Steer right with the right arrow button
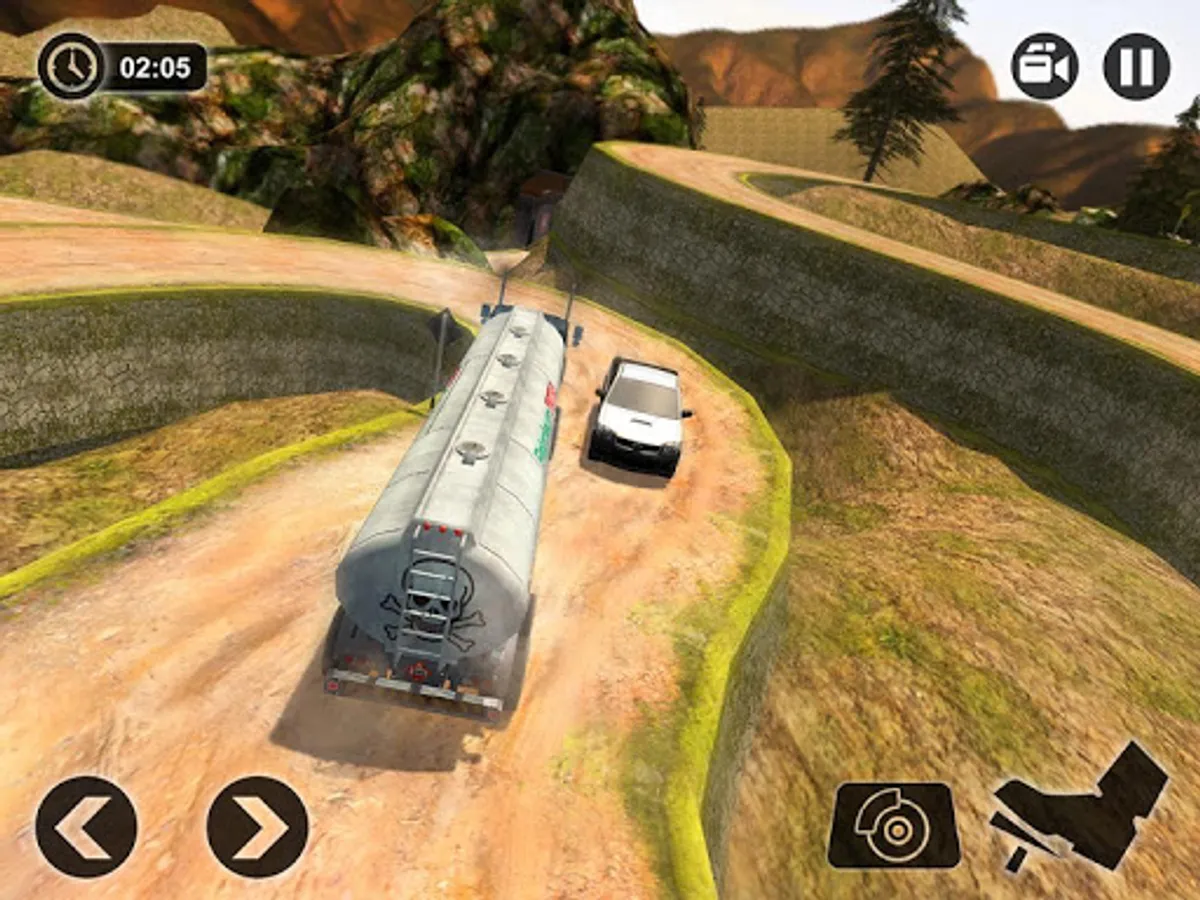Image resolution: width=1200 pixels, height=900 pixels. [x=257, y=827]
